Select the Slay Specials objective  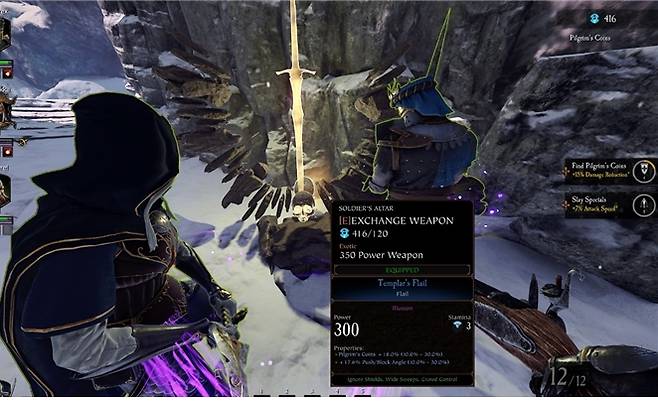[602, 205]
